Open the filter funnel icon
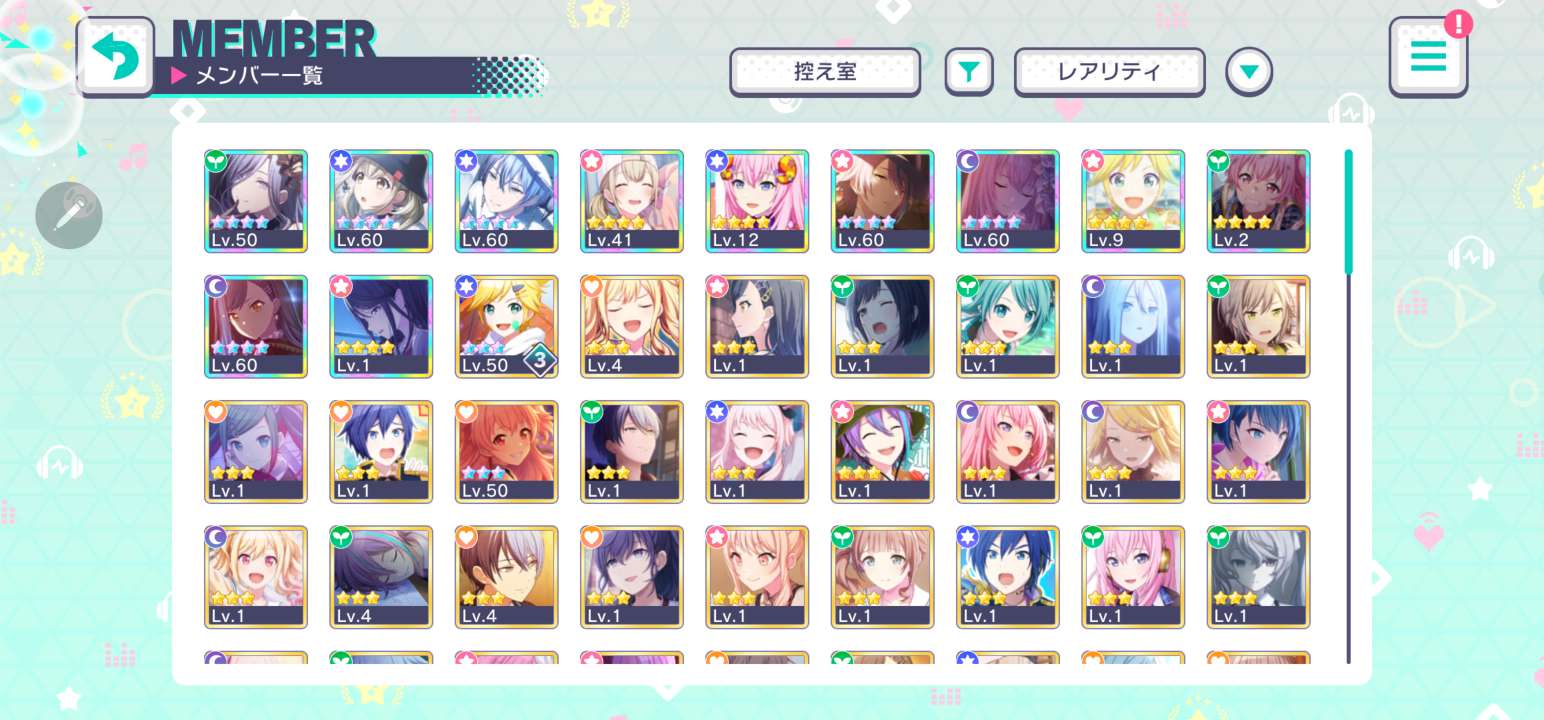 pyautogui.click(x=968, y=71)
